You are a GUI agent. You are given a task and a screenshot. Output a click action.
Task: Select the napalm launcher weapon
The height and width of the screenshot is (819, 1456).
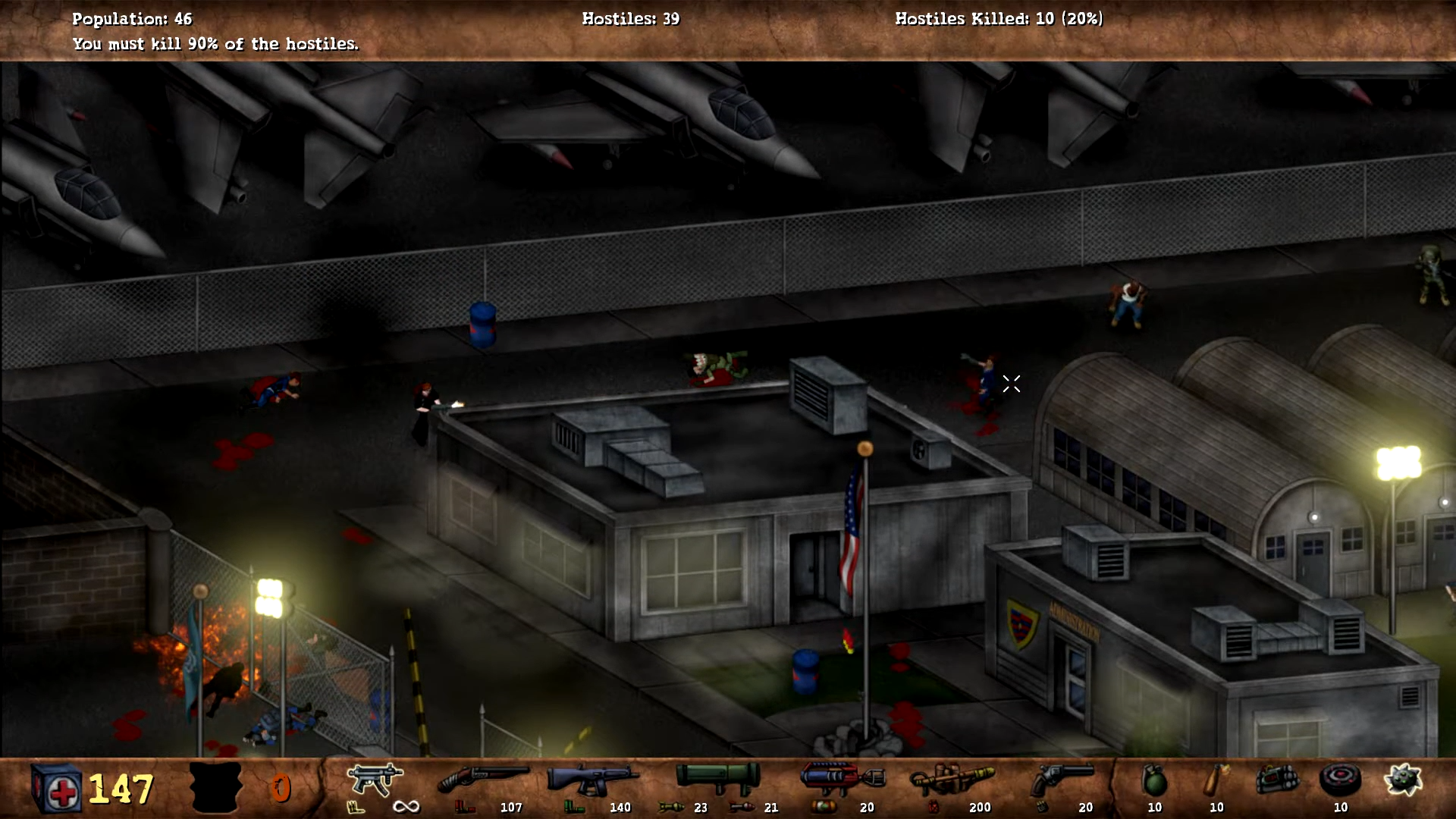coord(843,778)
